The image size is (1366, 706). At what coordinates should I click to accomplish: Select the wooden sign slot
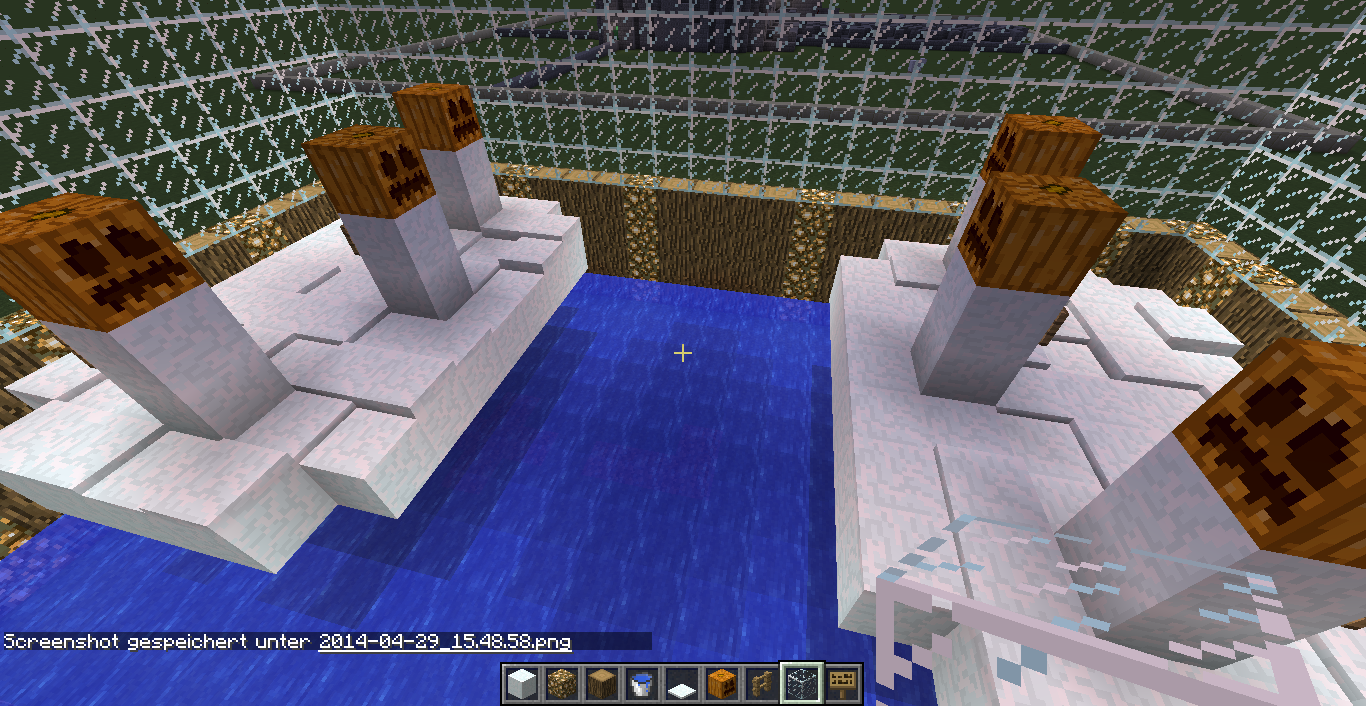[x=842, y=684]
